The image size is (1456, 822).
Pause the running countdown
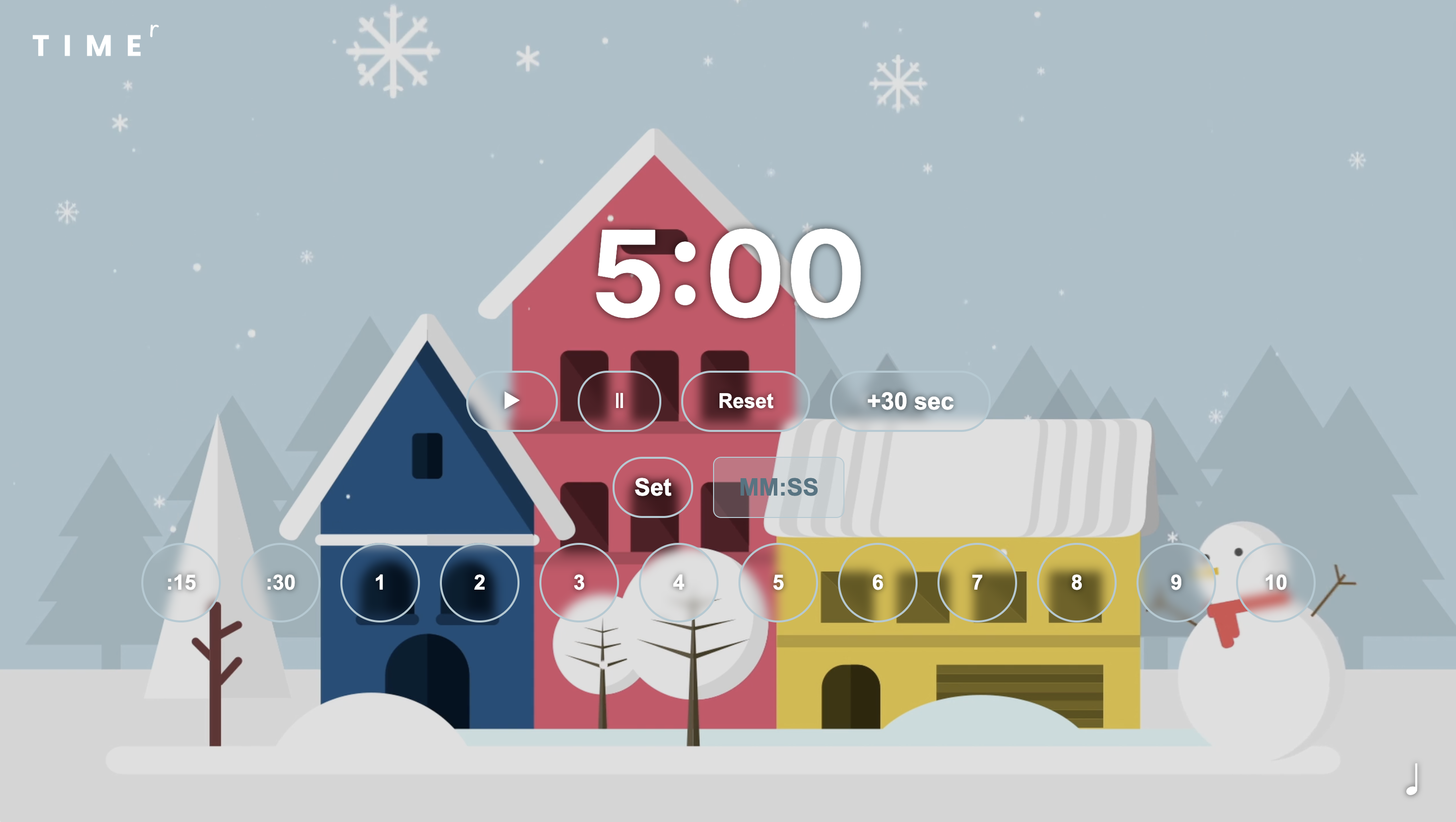619,402
